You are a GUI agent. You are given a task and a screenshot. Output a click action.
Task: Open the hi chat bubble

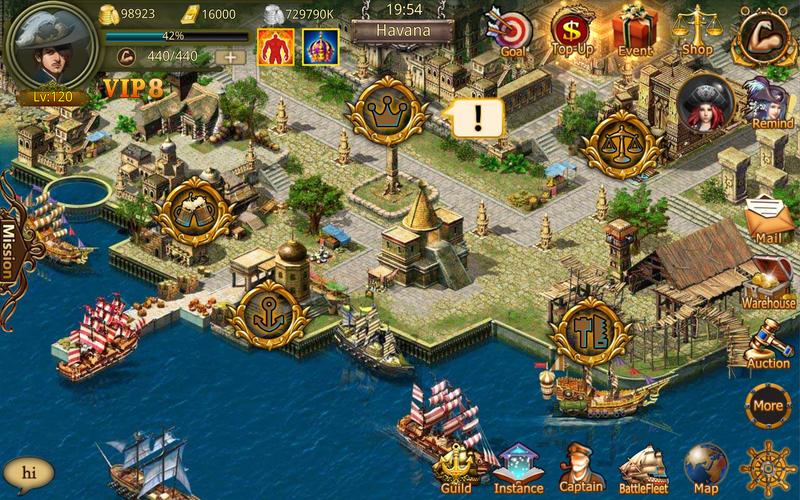point(28,471)
